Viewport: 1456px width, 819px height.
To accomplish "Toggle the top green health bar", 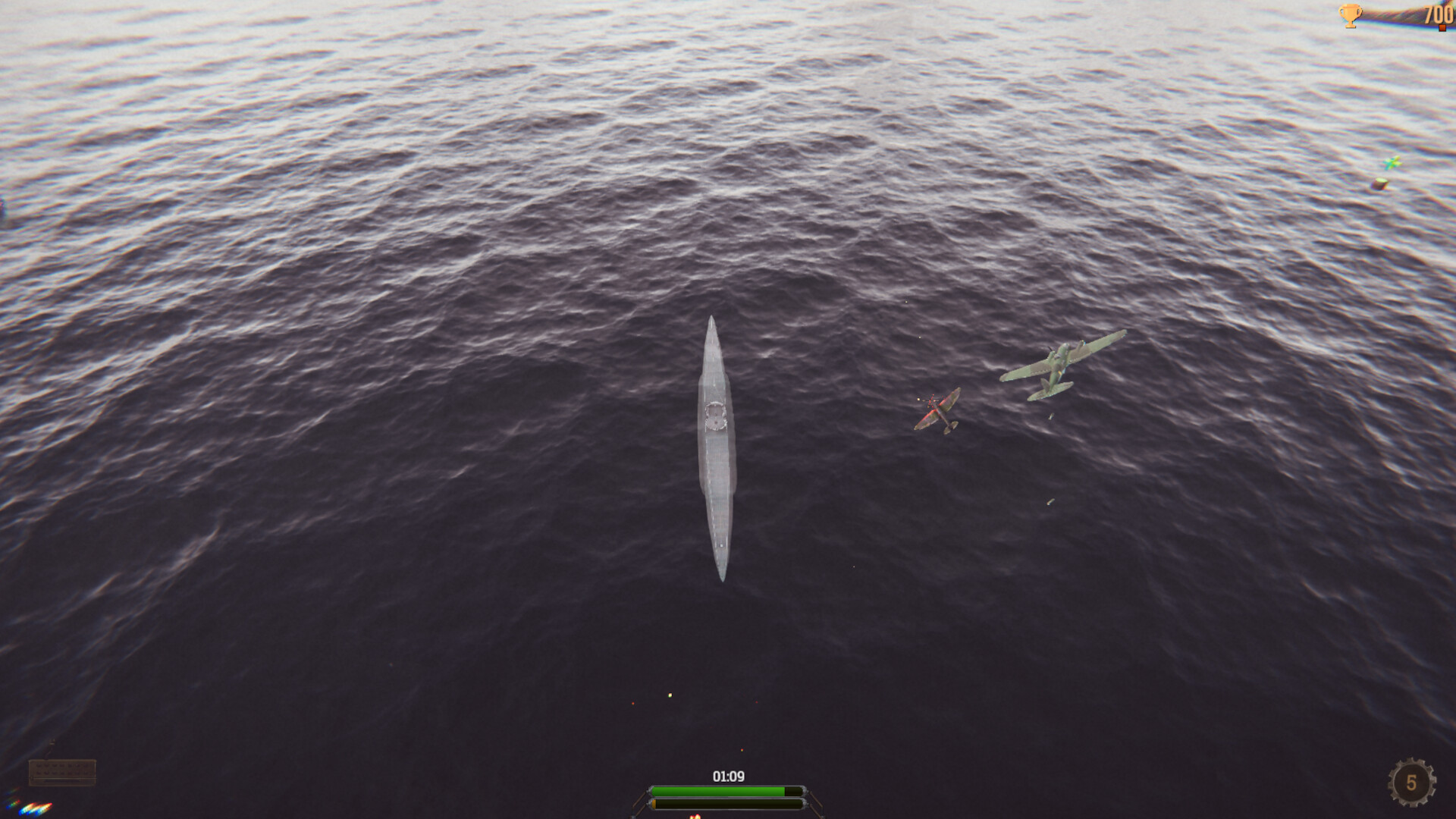I will 728,791.
